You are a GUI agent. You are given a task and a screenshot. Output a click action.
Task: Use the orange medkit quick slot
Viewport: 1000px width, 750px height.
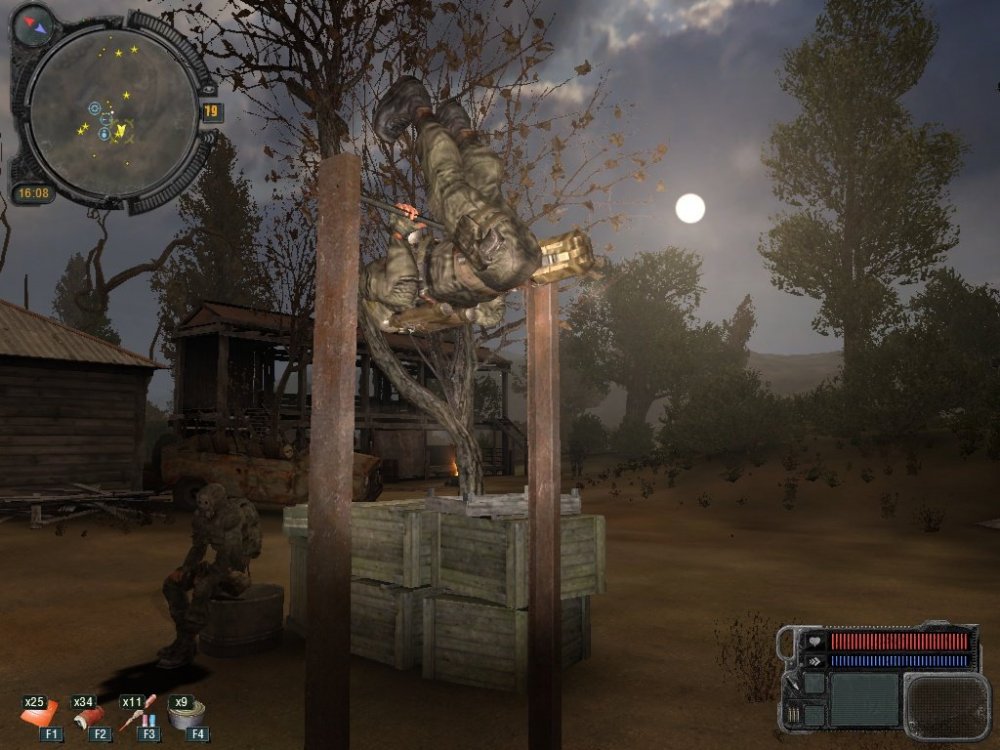38,714
